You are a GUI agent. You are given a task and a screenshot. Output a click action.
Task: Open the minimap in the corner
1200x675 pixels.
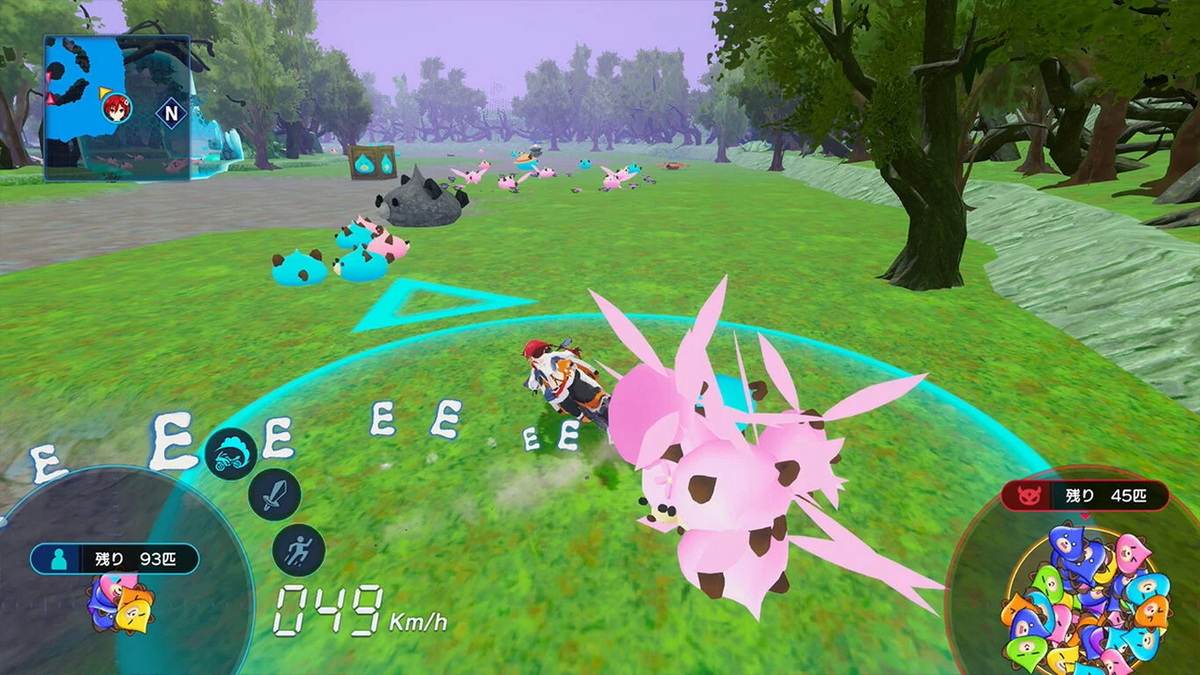coord(117,108)
